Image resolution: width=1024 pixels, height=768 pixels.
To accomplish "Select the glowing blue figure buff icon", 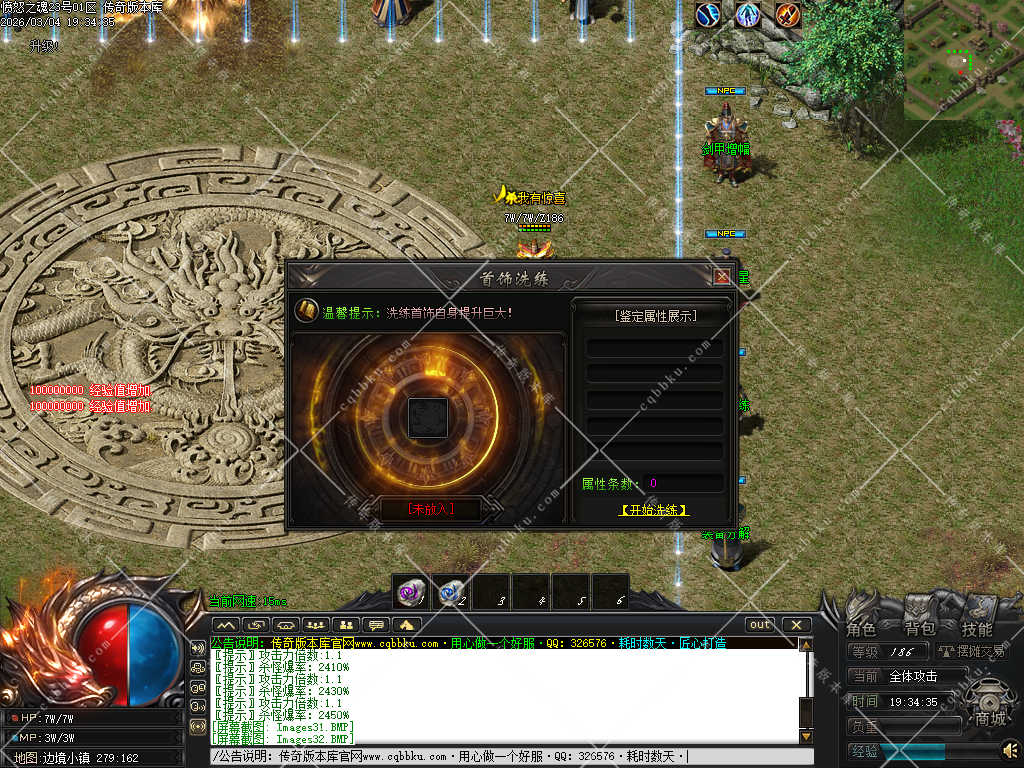I will pos(748,15).
